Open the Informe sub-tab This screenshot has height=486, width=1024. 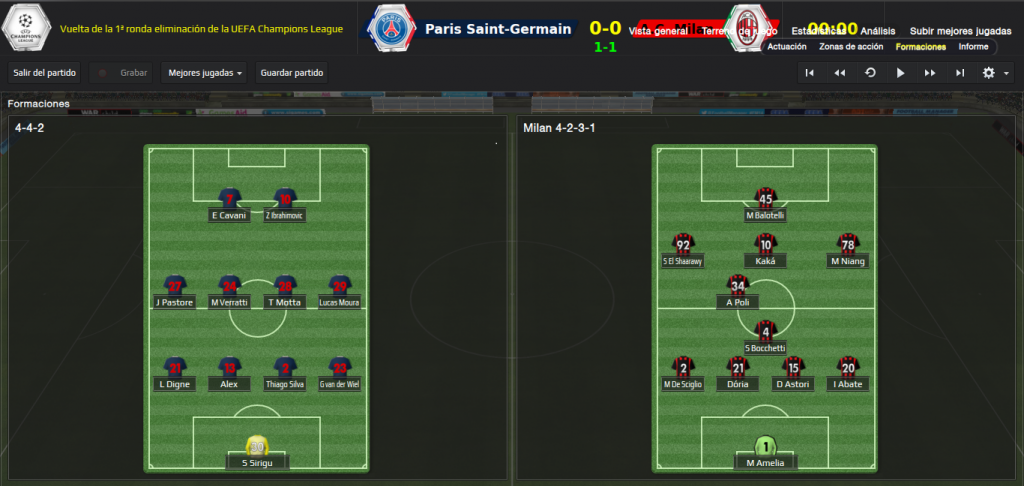click(973, 47)
